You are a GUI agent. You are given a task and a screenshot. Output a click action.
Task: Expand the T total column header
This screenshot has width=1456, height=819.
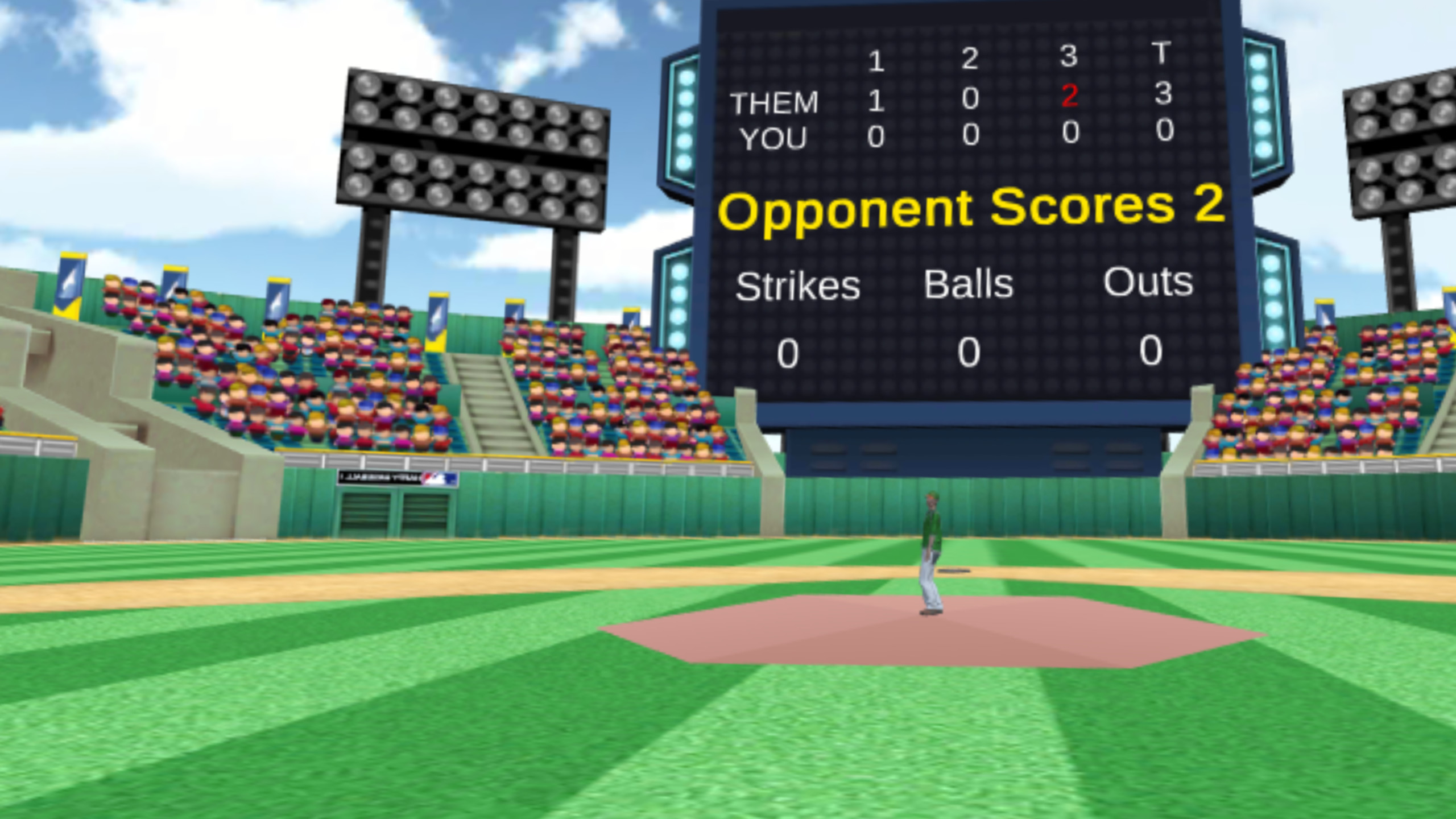pyautogui.click(x=1162, y=54)
